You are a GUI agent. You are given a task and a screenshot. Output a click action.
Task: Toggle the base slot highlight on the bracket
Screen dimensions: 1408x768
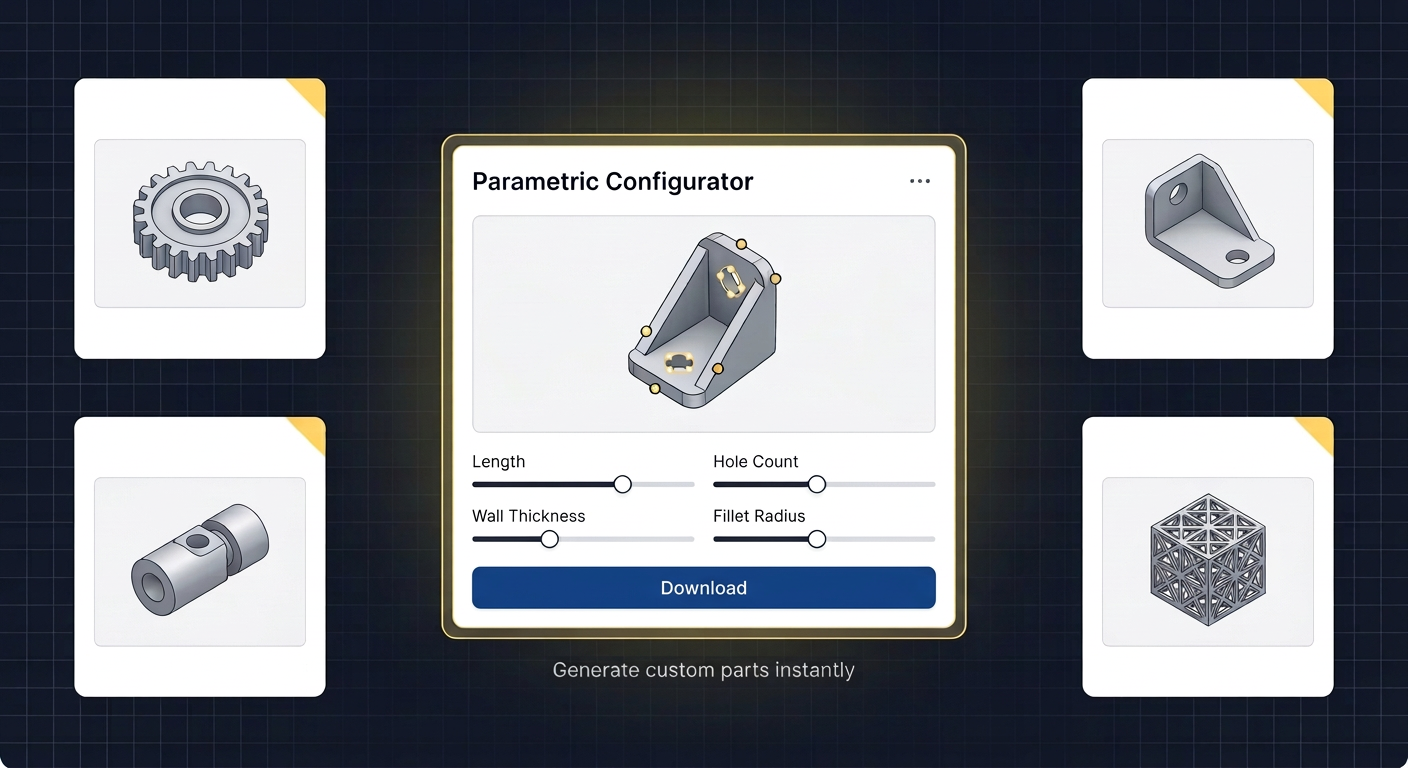pyautogui.click(x=681, y=365)
